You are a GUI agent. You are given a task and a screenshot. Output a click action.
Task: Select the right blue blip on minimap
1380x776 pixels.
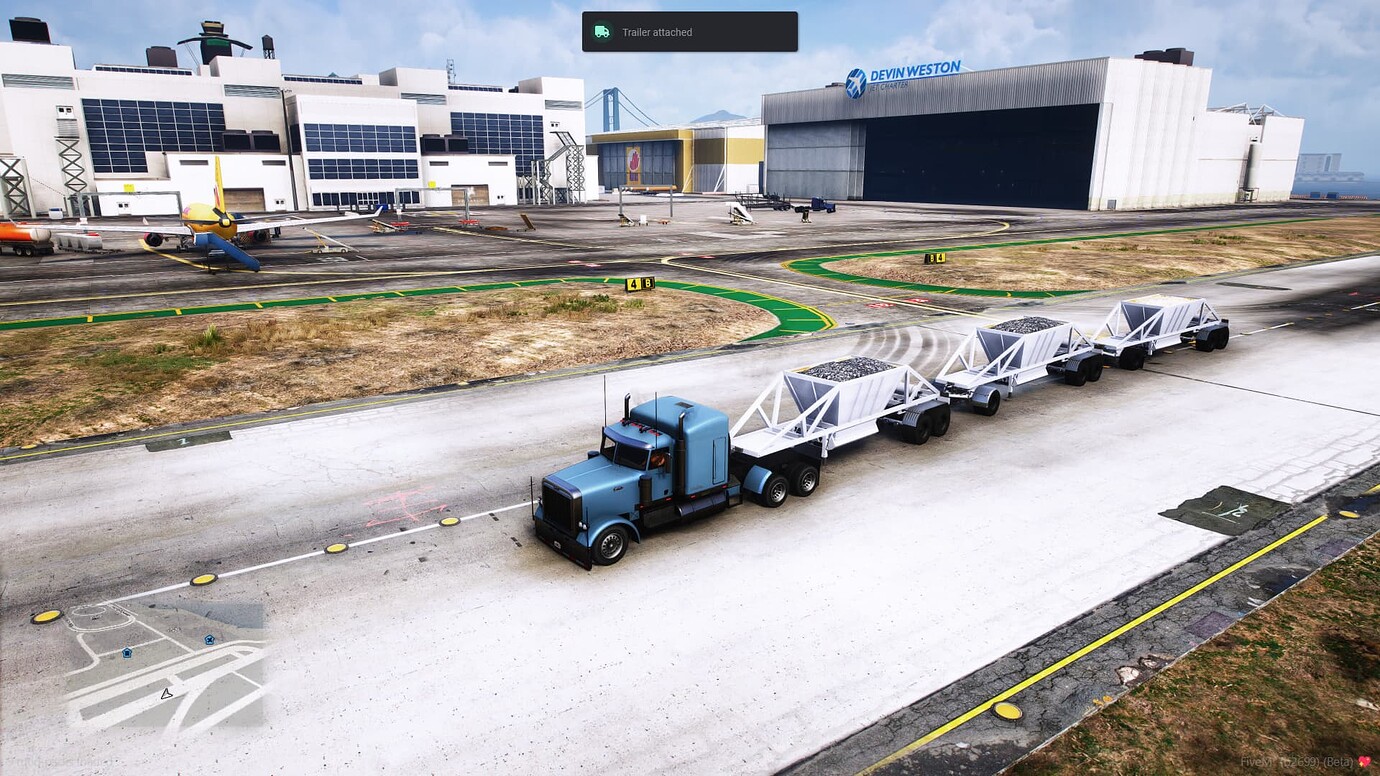(x=208, y=638)
